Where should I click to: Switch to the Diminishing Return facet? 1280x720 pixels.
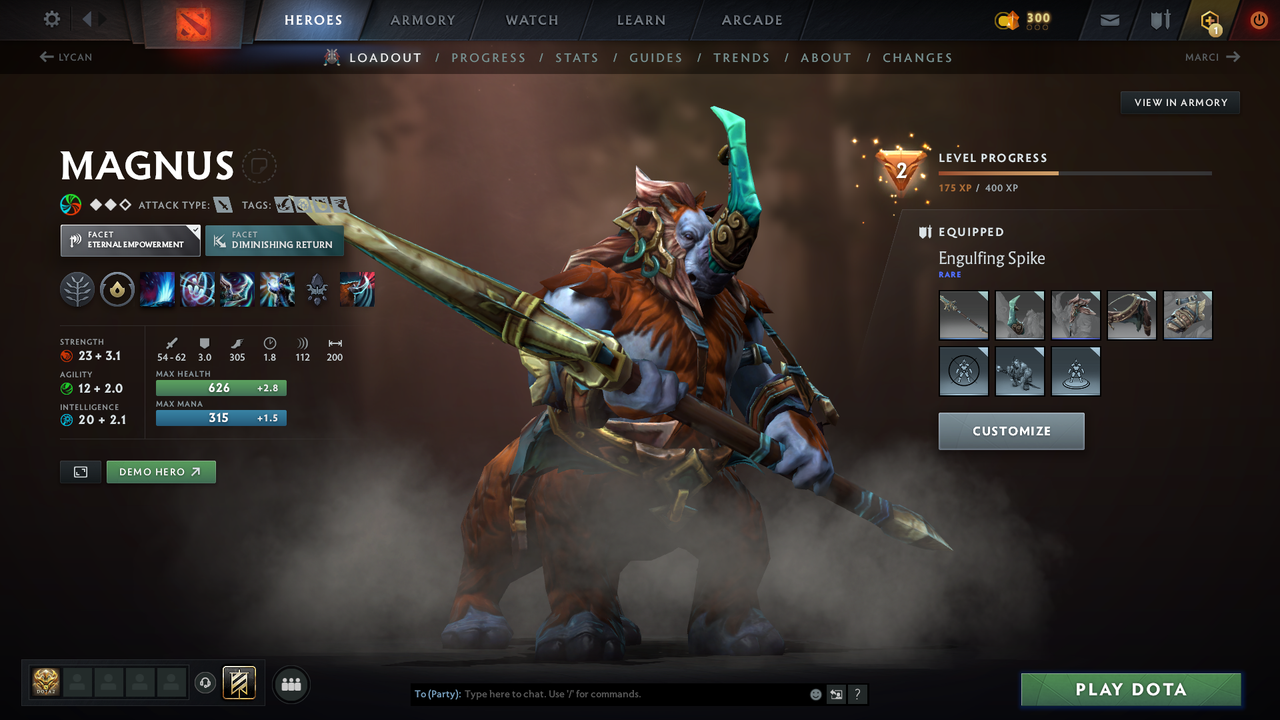click(274, 240)
